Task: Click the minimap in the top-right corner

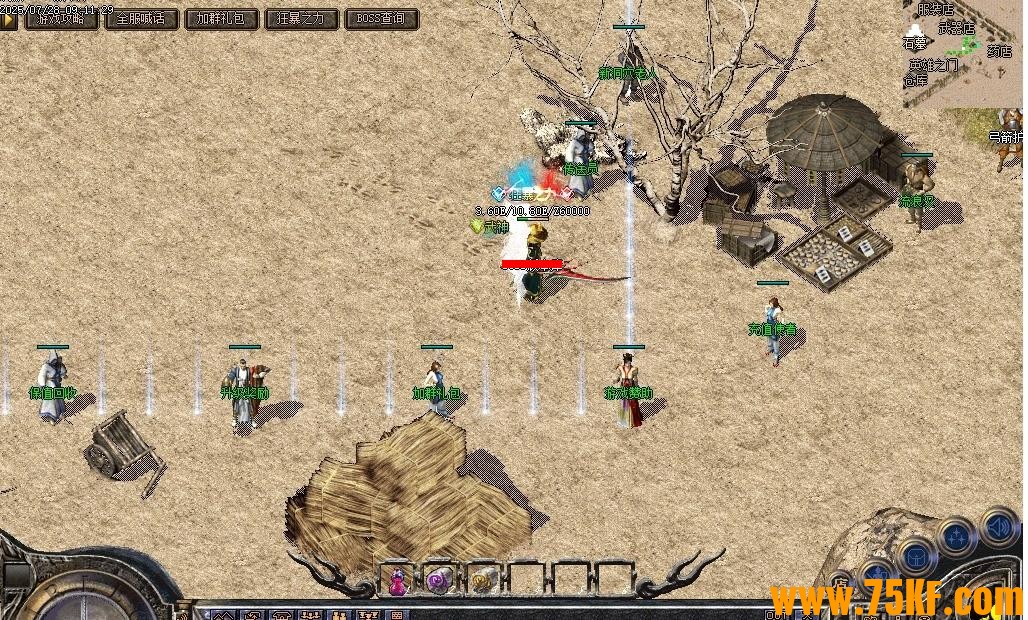Action: (x=962, y=52)
